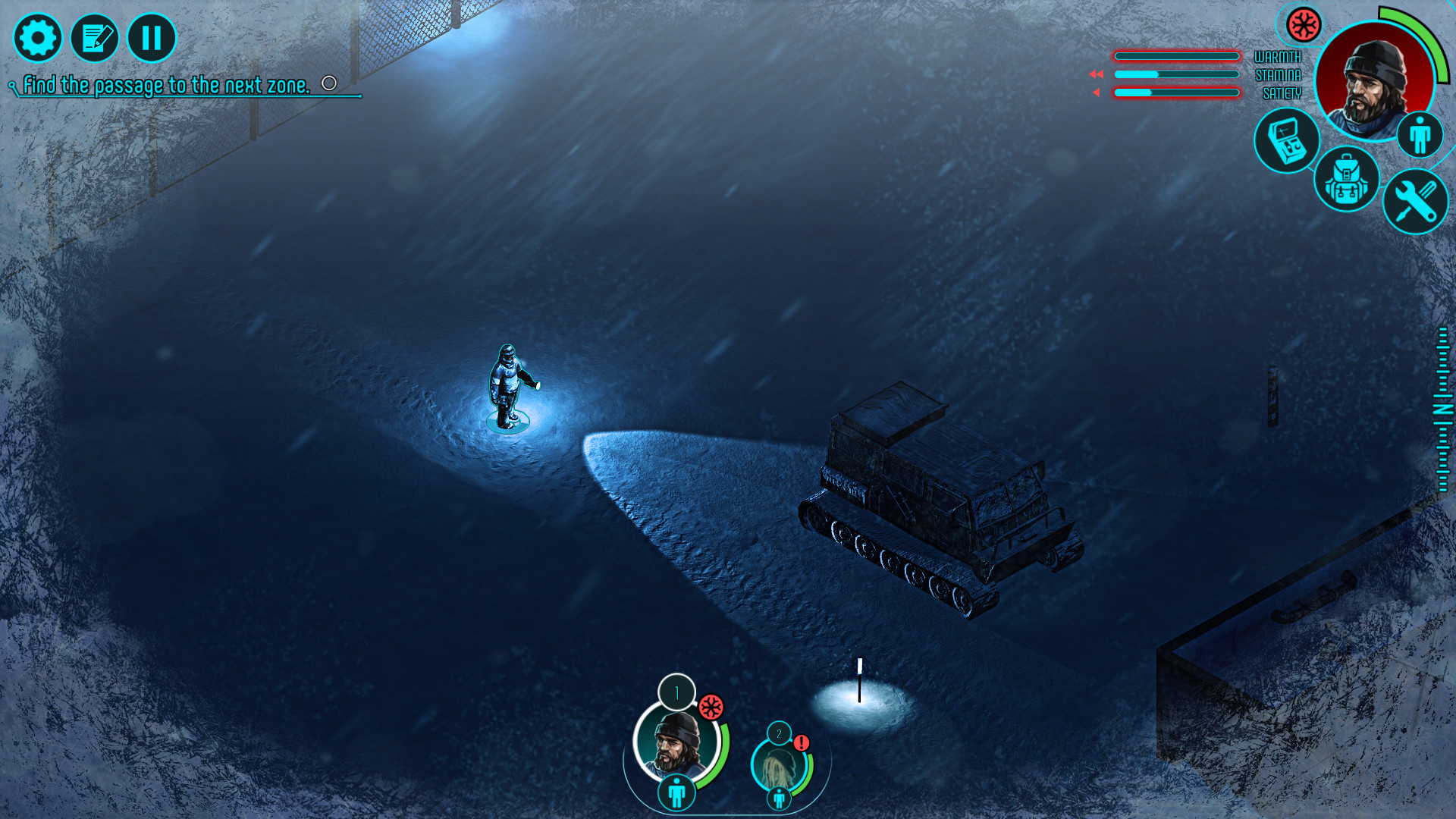Screen dimensions: 1456x819
Task: Click the red snowflake freezing status icon
Action: [1303, 25]
